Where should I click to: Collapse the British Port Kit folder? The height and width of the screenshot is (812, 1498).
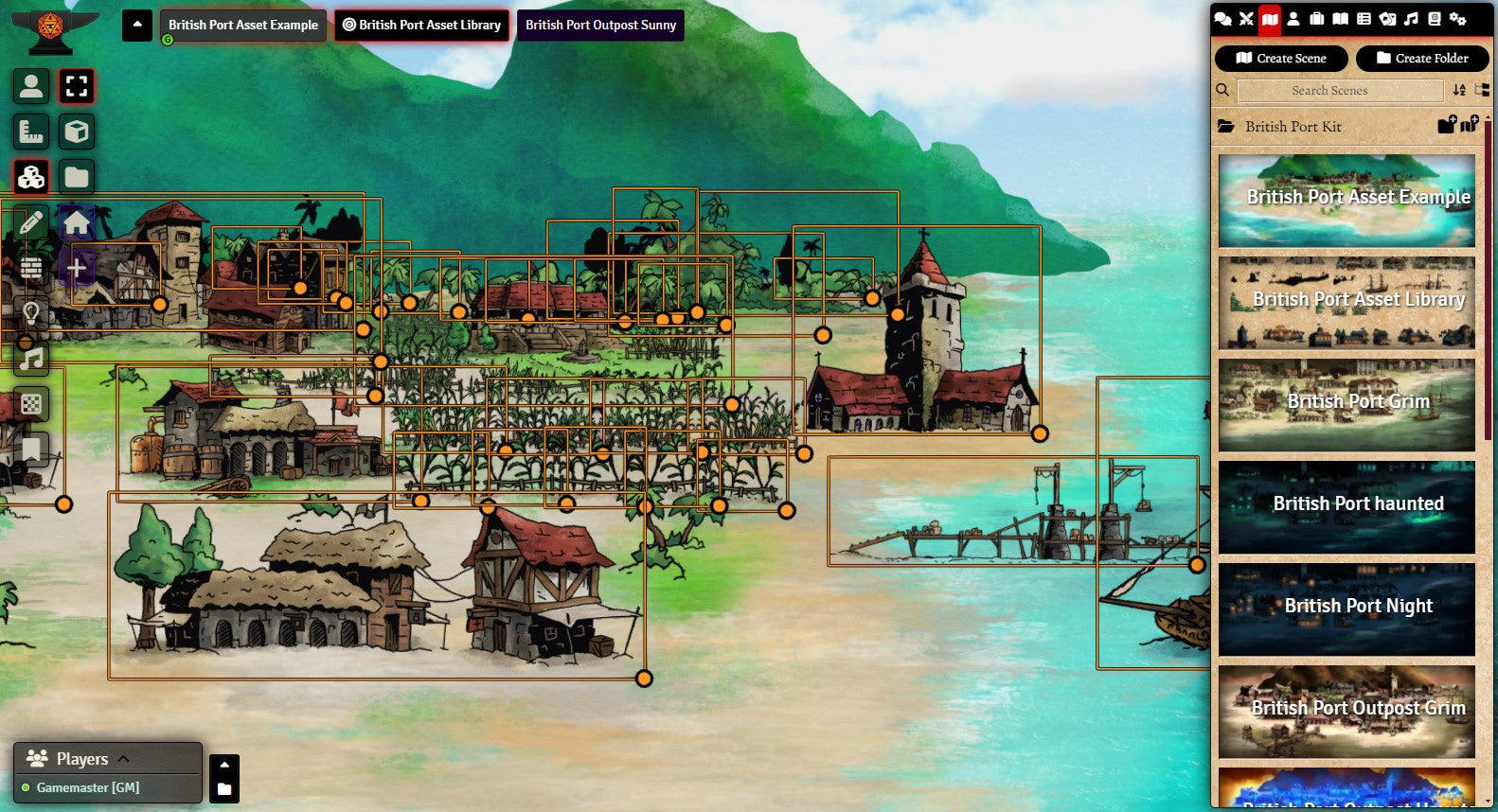click(1293, 127)
